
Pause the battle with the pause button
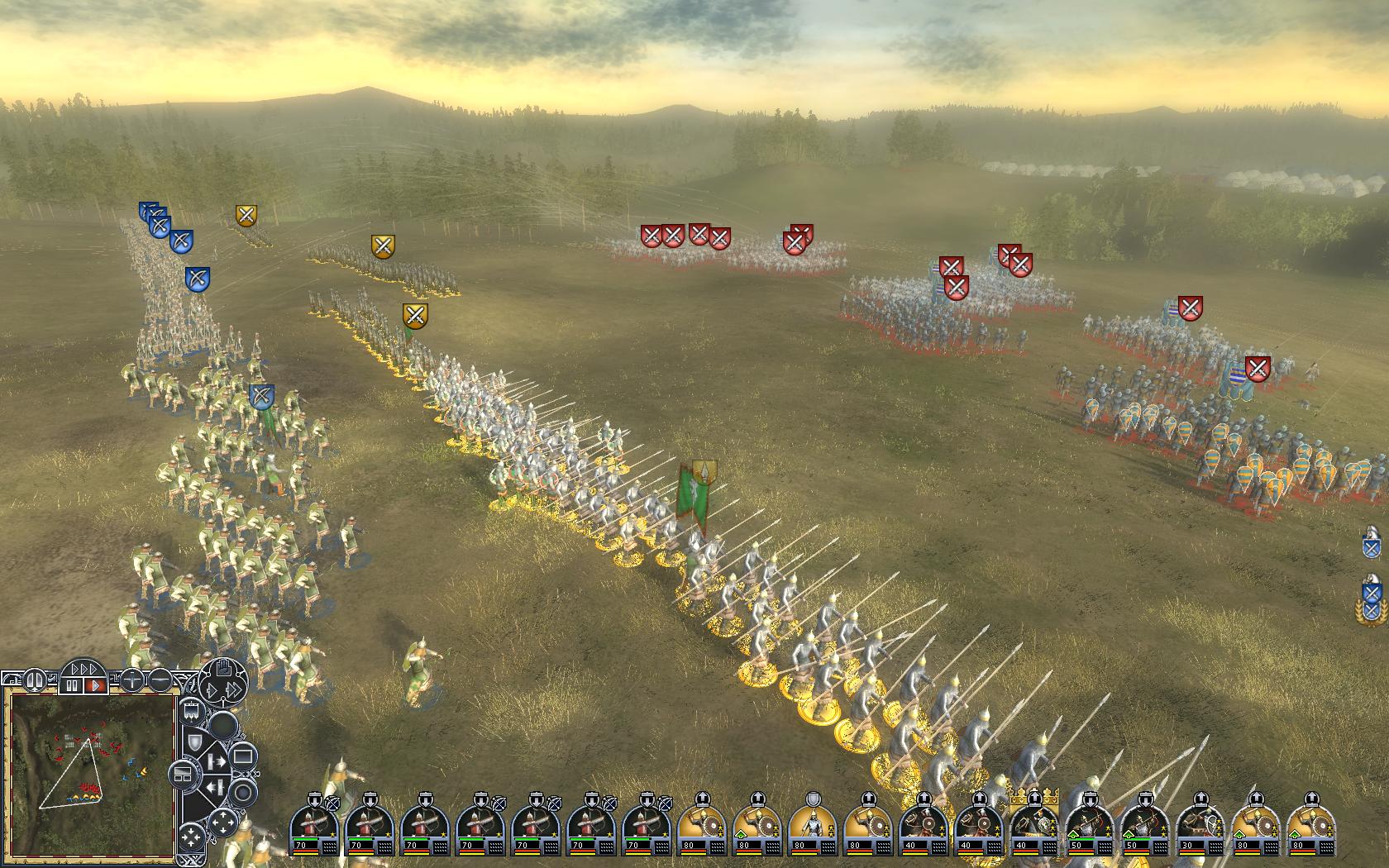point(72,685)
